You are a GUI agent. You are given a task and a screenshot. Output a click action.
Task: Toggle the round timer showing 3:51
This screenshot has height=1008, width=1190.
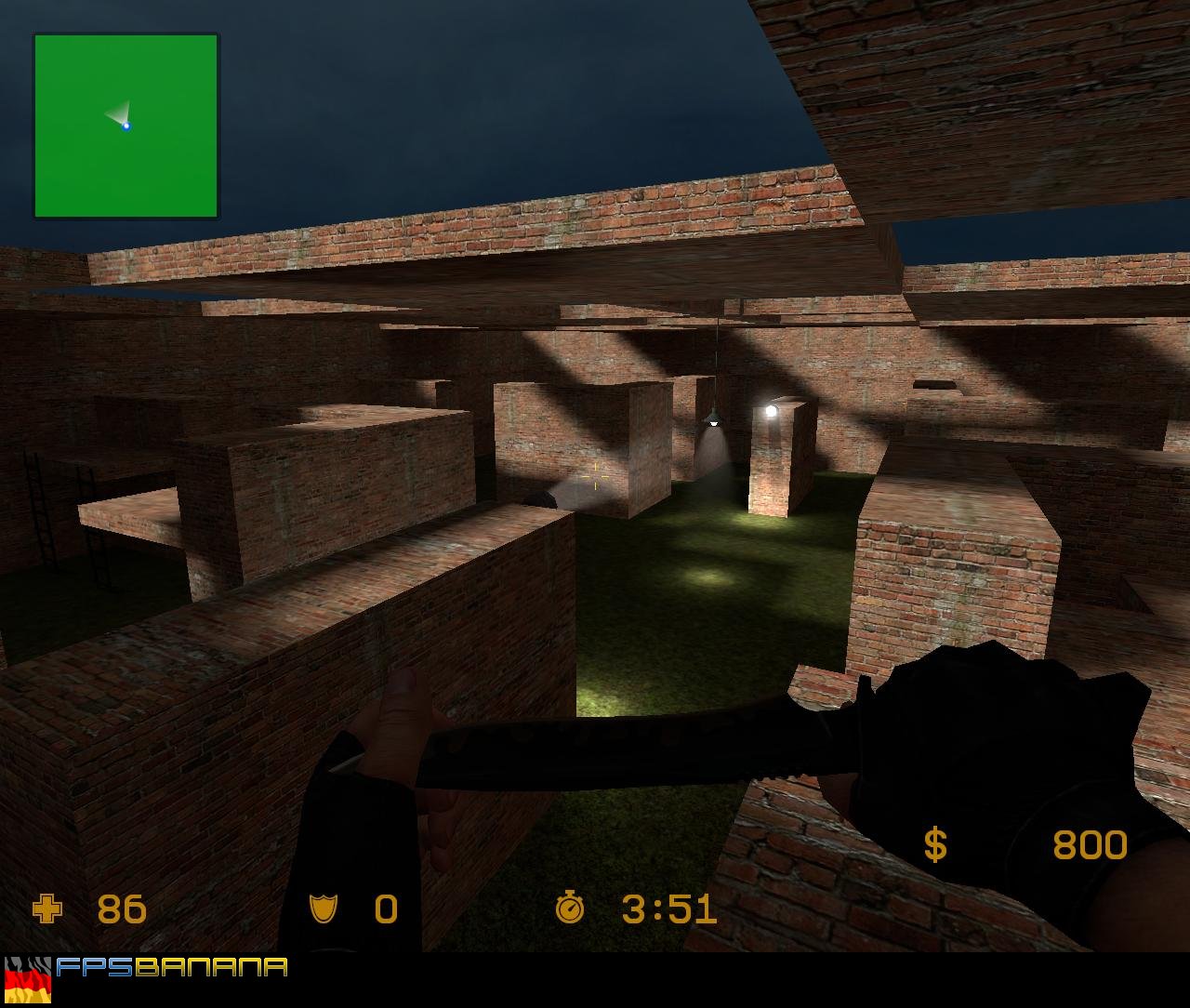tap(668, 909)
